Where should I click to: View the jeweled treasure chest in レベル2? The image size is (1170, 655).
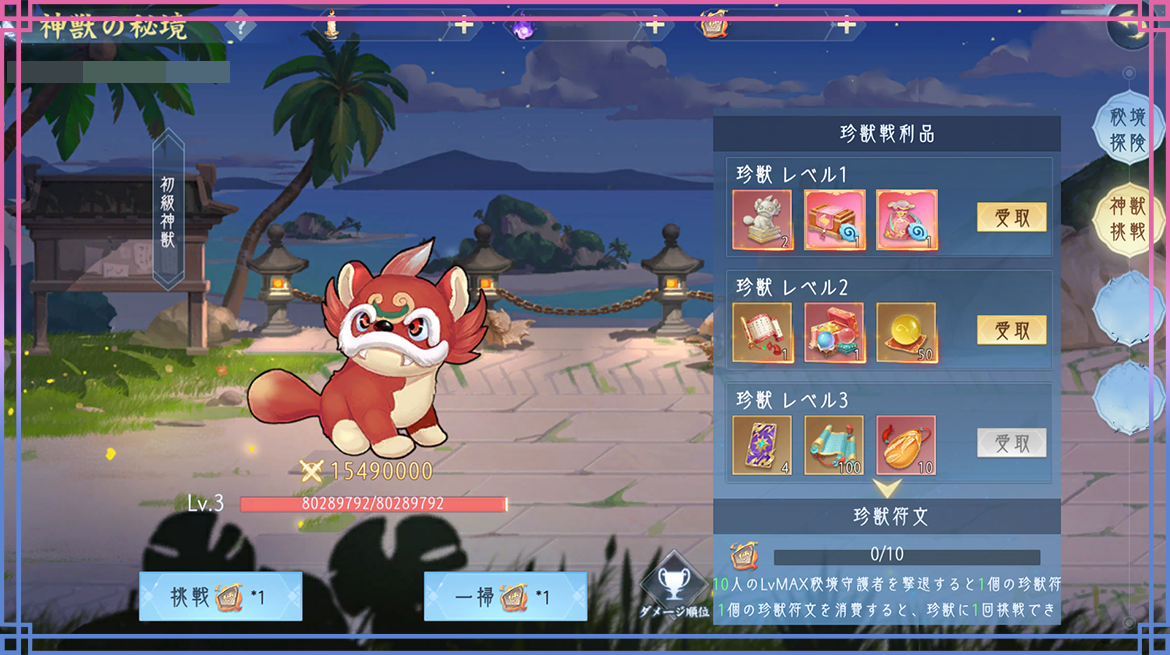pyautogui.click(x=834, y=332)
